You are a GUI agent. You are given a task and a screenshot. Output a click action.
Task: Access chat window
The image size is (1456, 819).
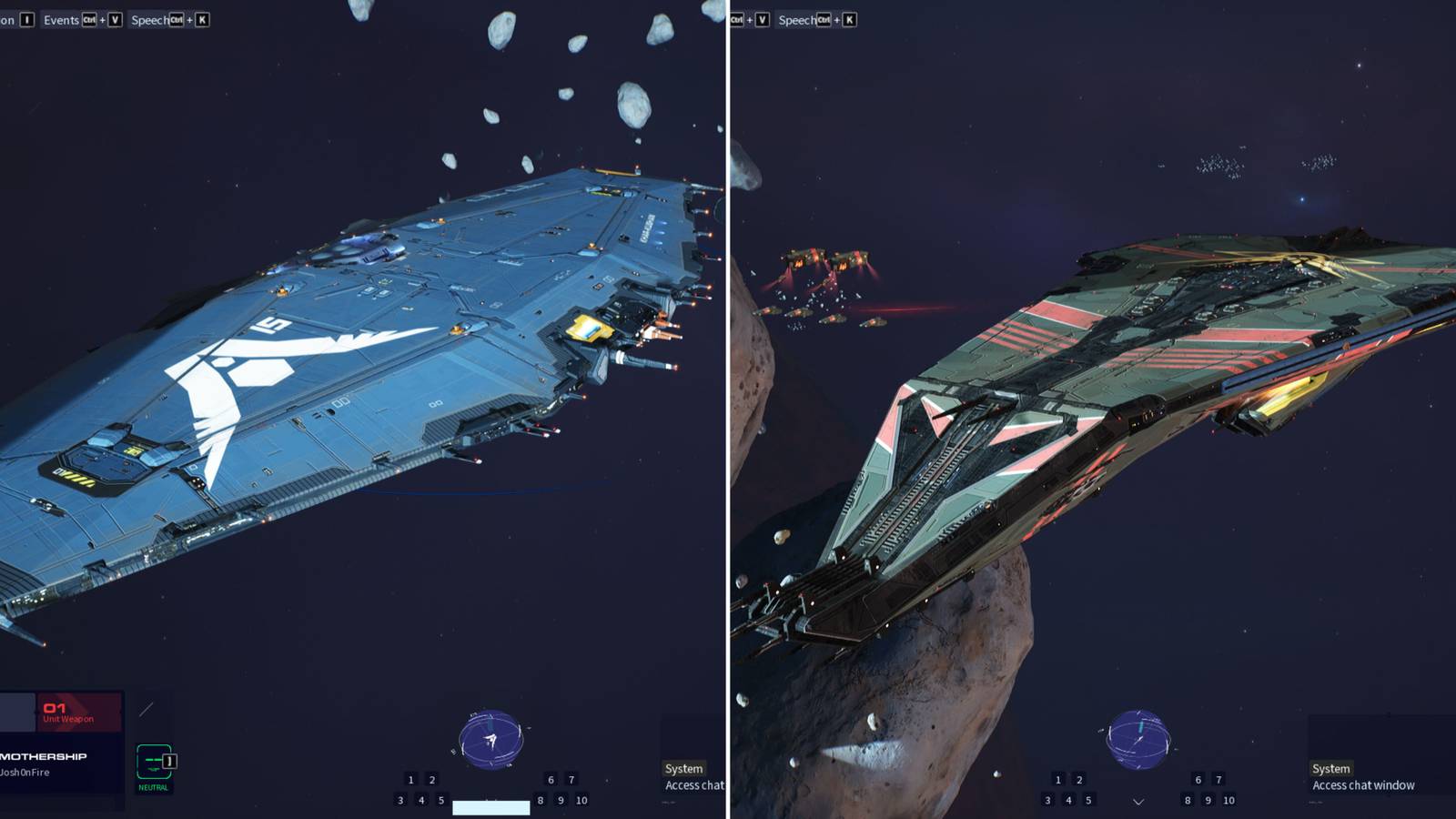pyautogui.click(x=1361, y=785)
